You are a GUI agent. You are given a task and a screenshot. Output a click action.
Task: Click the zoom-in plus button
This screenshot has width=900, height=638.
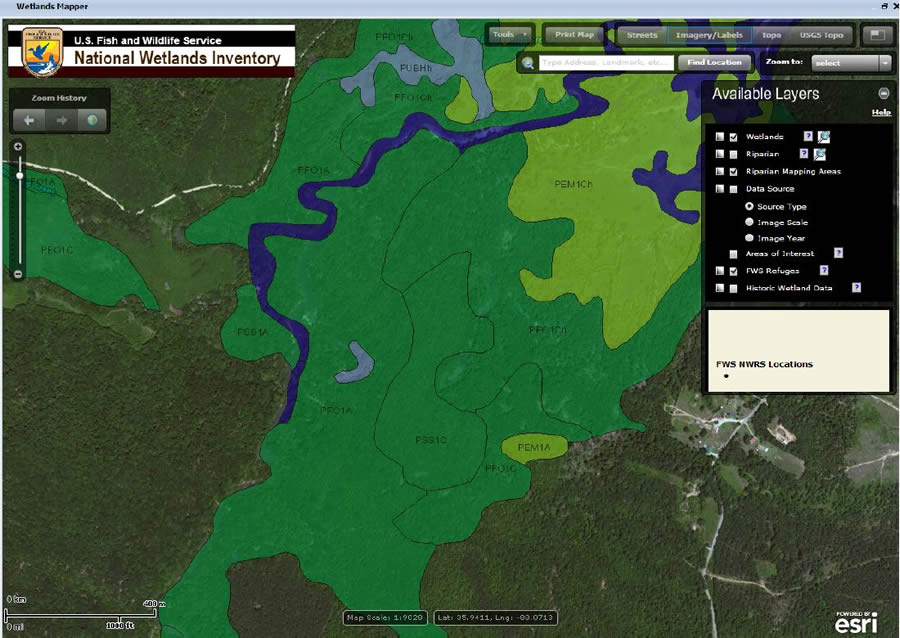[x=18, y=146]
